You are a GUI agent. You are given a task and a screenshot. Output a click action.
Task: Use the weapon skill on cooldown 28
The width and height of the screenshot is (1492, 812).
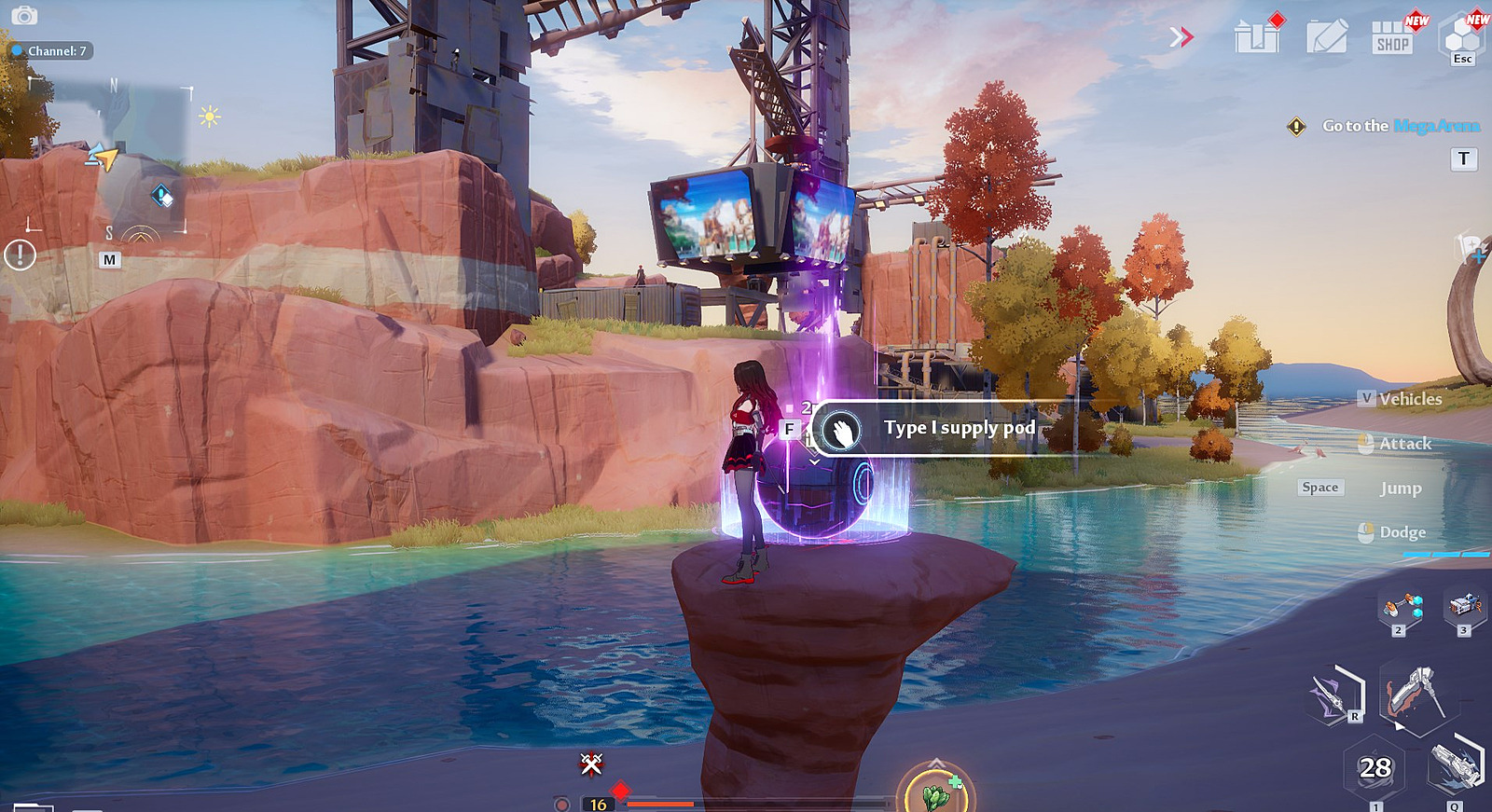pos(1375,768)
